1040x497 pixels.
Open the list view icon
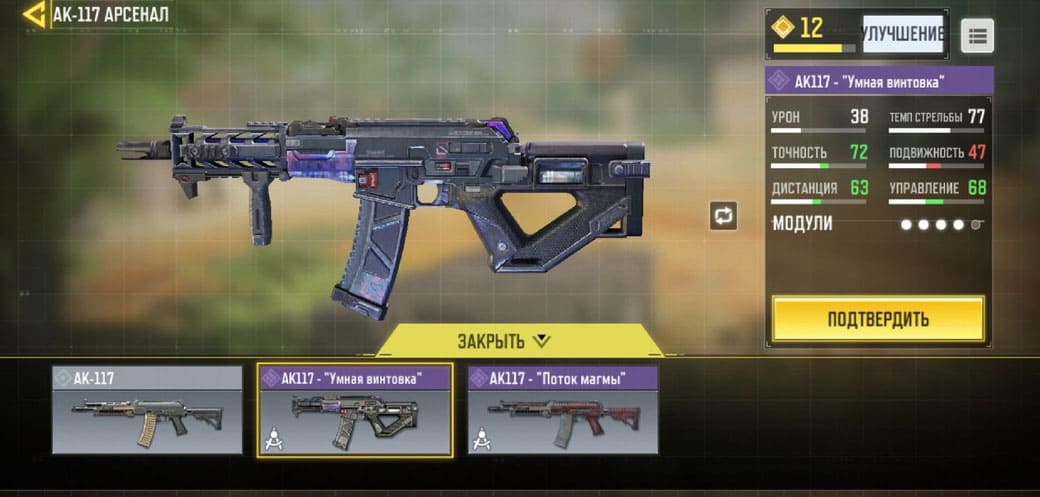pyautogui.click(x=977, y=36)
